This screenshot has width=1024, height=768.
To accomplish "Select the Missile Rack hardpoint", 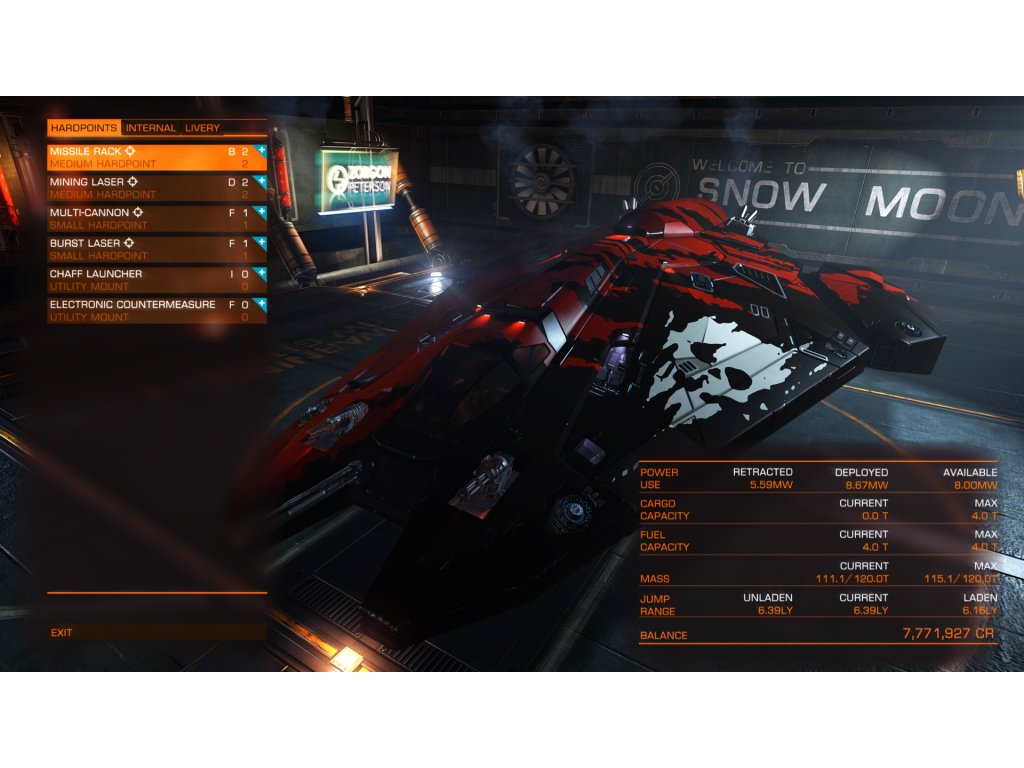I will pos(150,157).
